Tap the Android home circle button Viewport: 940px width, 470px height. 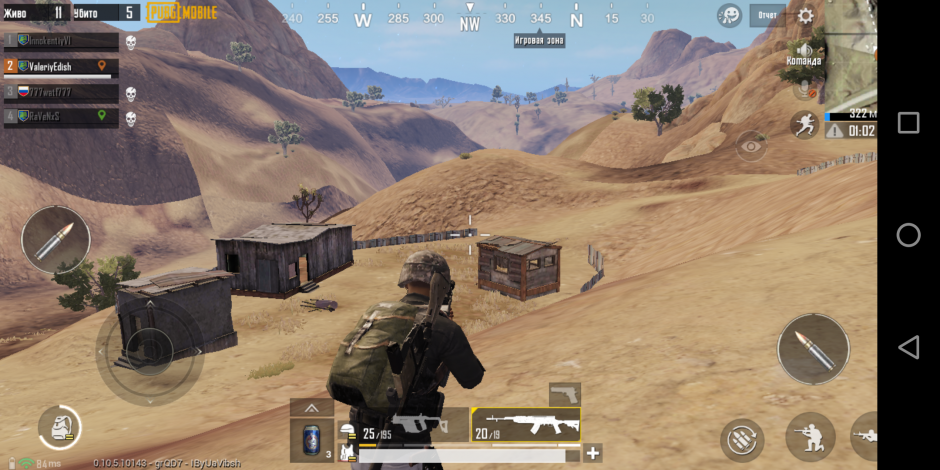point(908,235)
